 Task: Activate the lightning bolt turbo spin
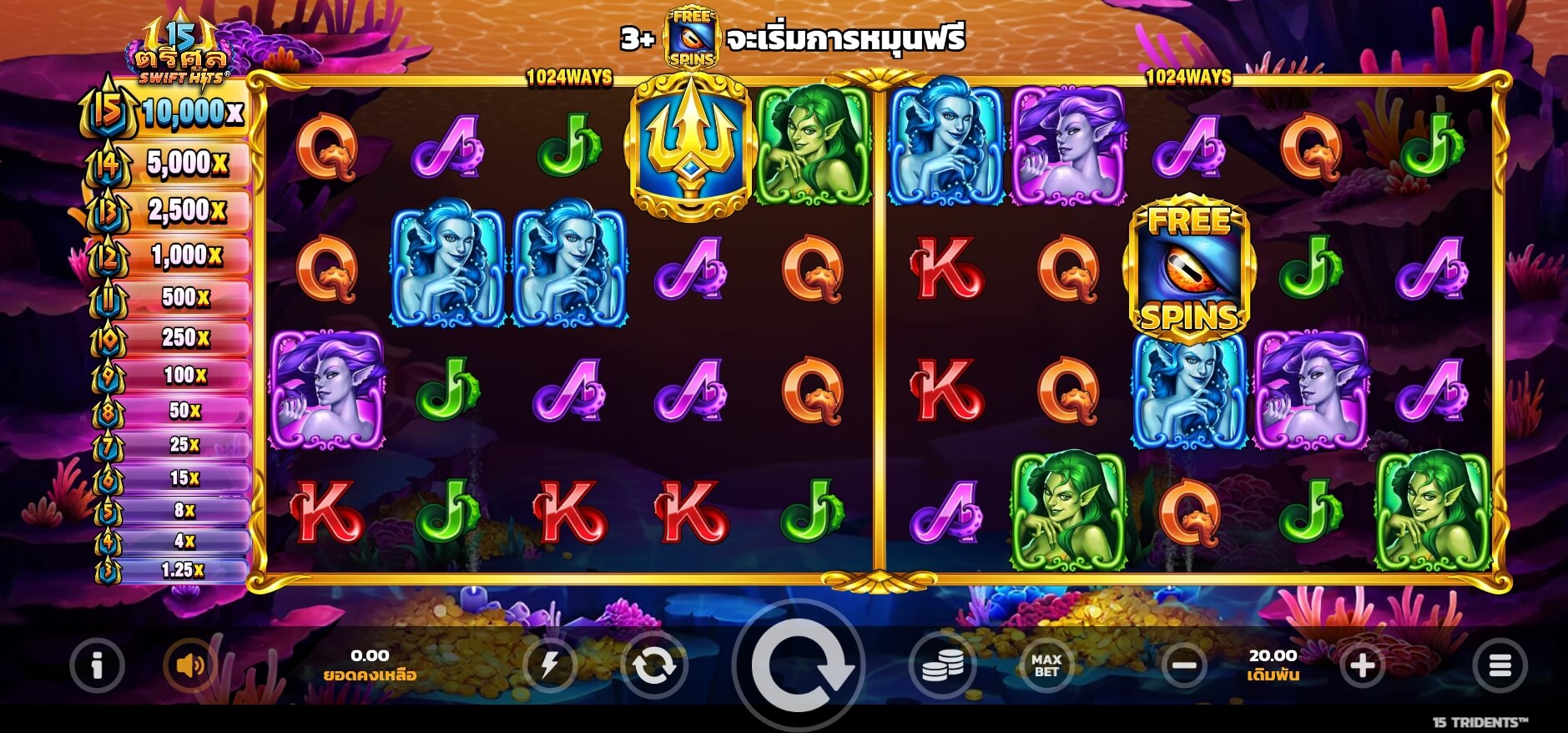coord(549,665)
